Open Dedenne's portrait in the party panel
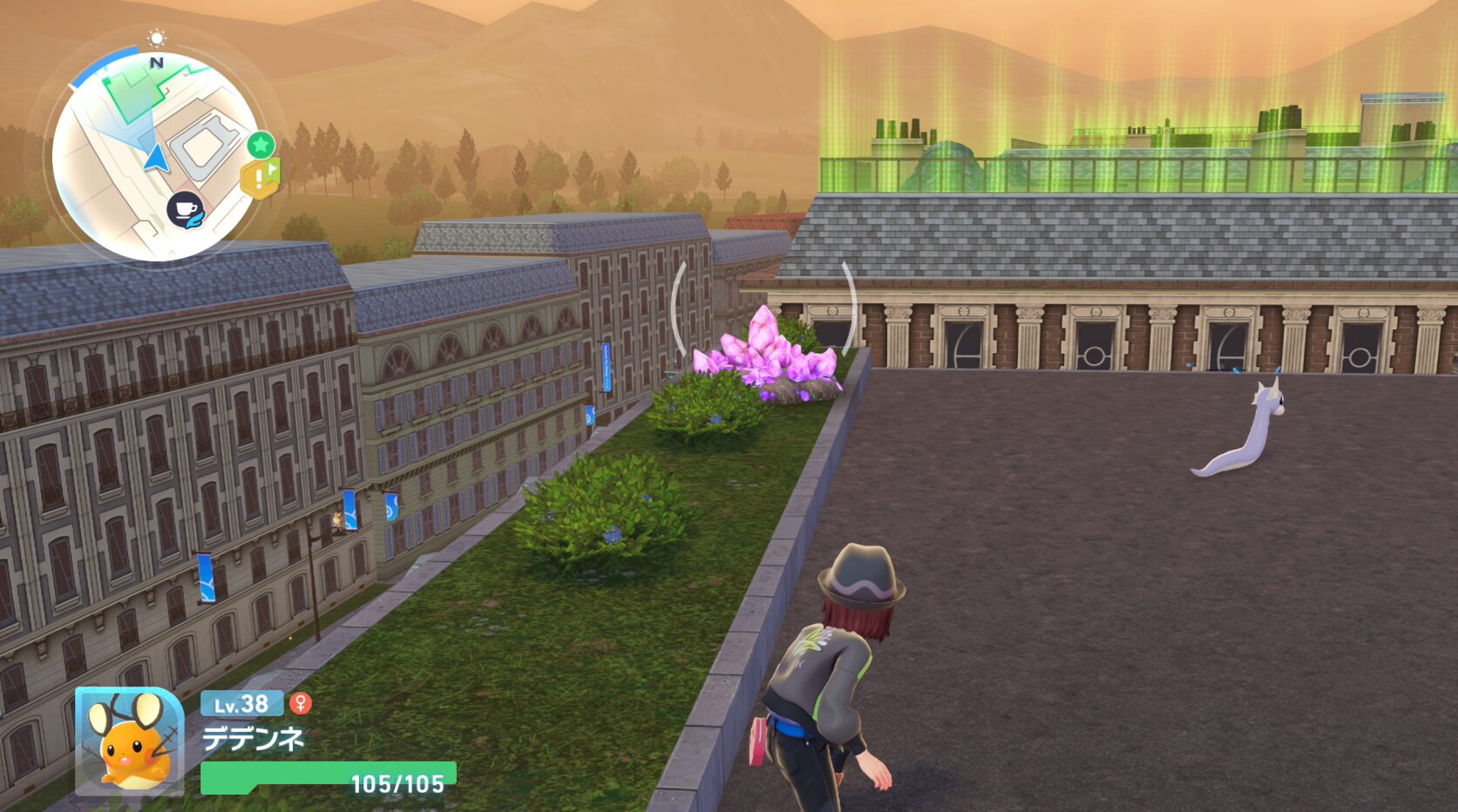The width and height of the screenshot is (1458, 812). tap(129, 741)
